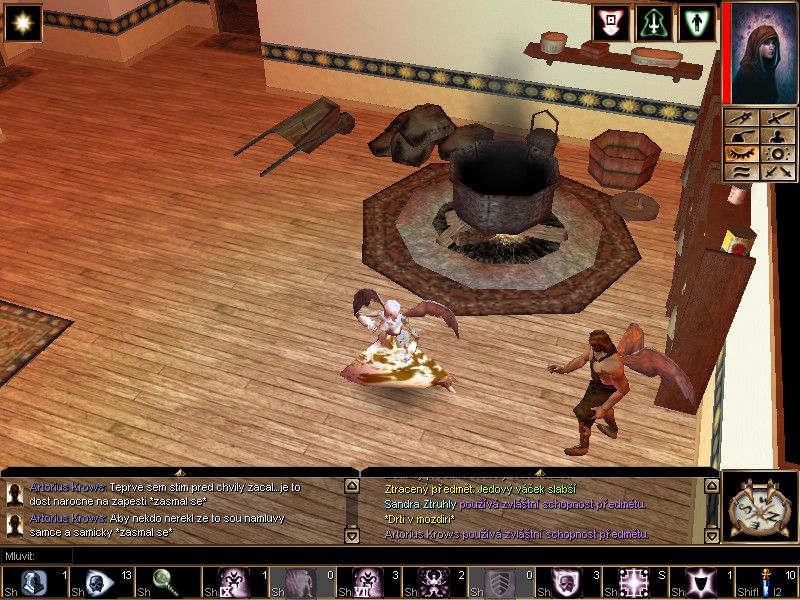
Task: Click the green figure shield effect icon
Action: click(697, 23)
